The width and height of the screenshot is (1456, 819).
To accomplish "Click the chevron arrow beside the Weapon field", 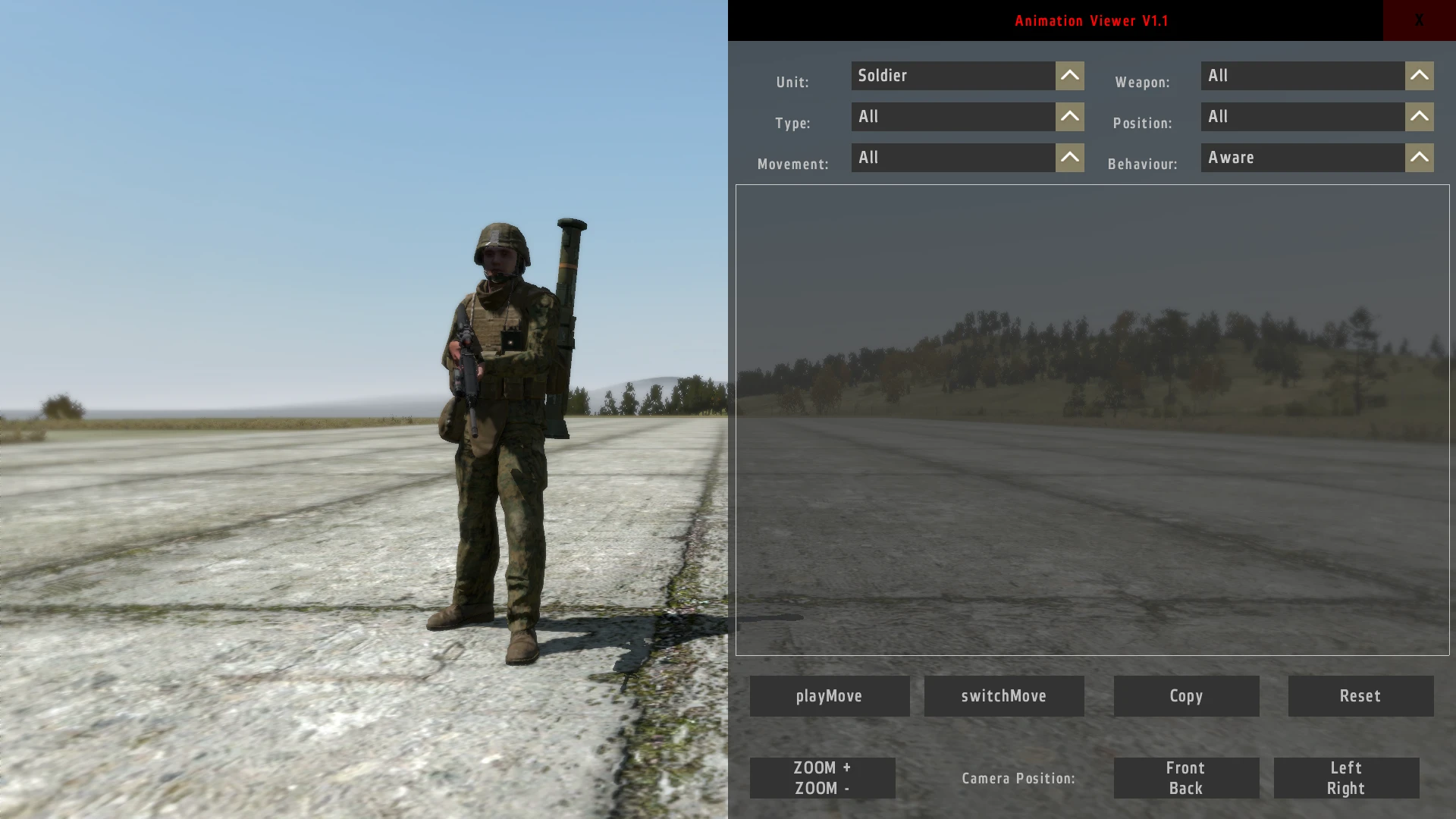I will (1419, 75).
